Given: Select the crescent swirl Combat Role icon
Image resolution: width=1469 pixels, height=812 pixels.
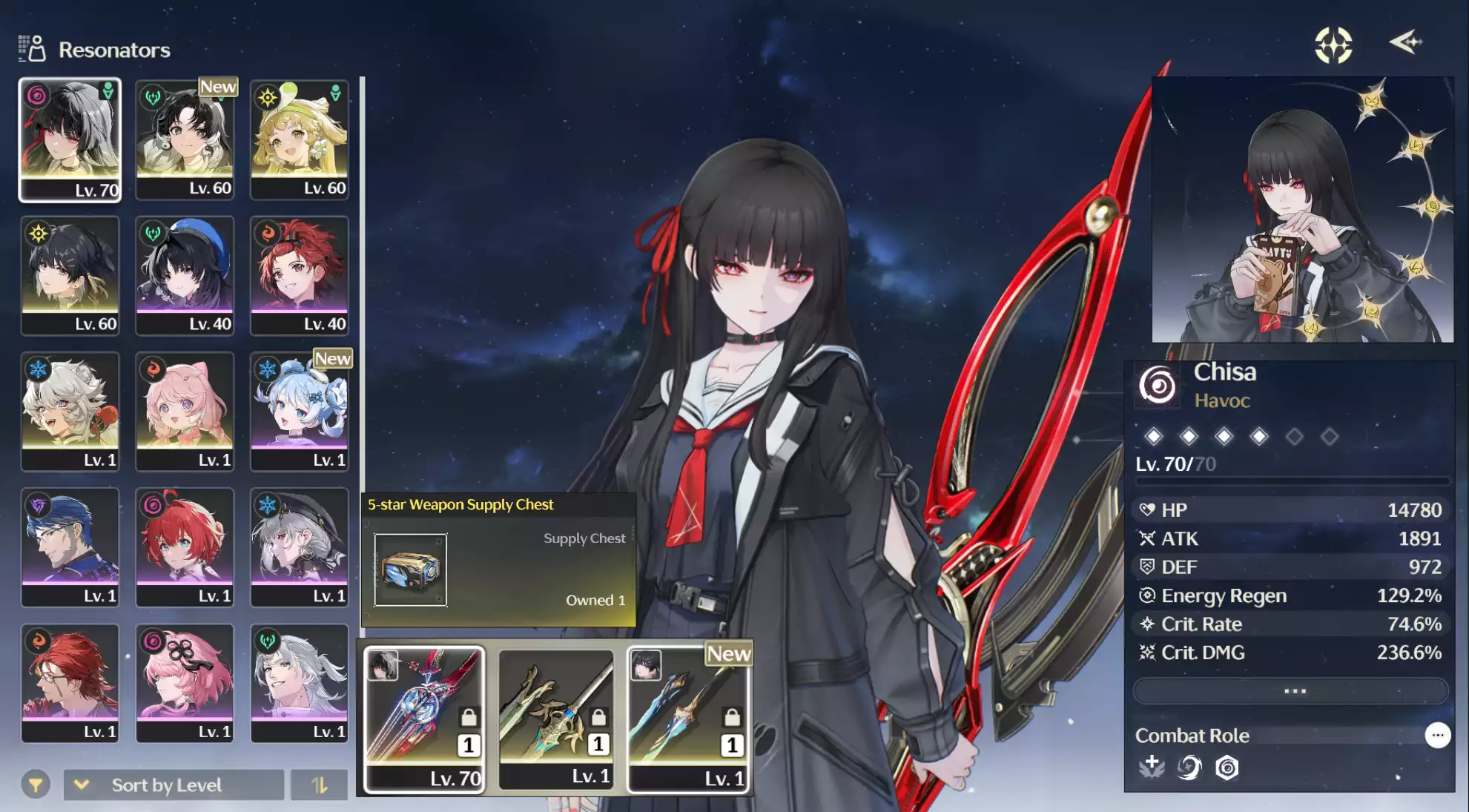Looking at the screenshot, I should click(1188, 768).
